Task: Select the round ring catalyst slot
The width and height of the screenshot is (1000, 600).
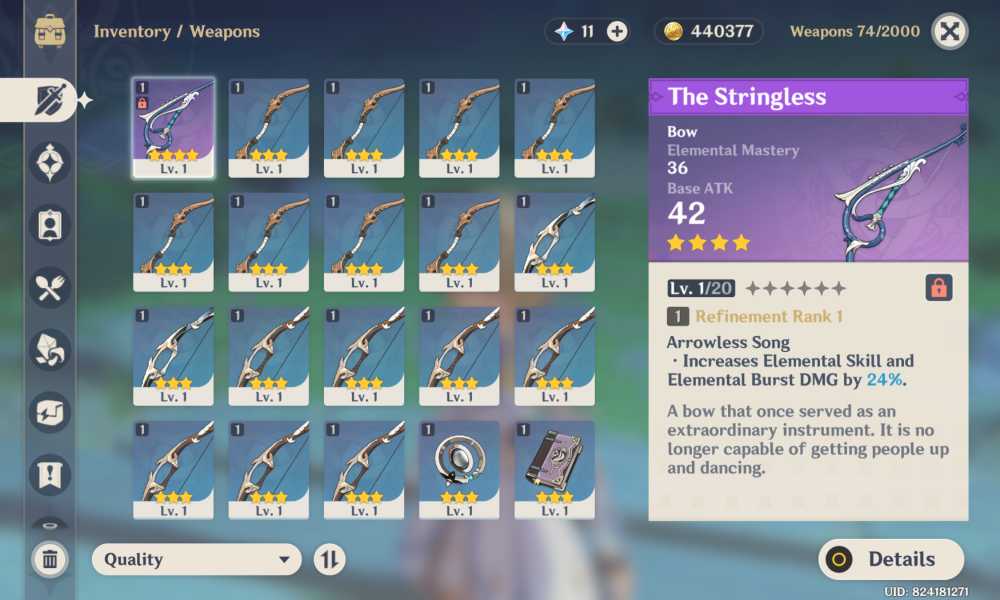Action: coord(459,469)
